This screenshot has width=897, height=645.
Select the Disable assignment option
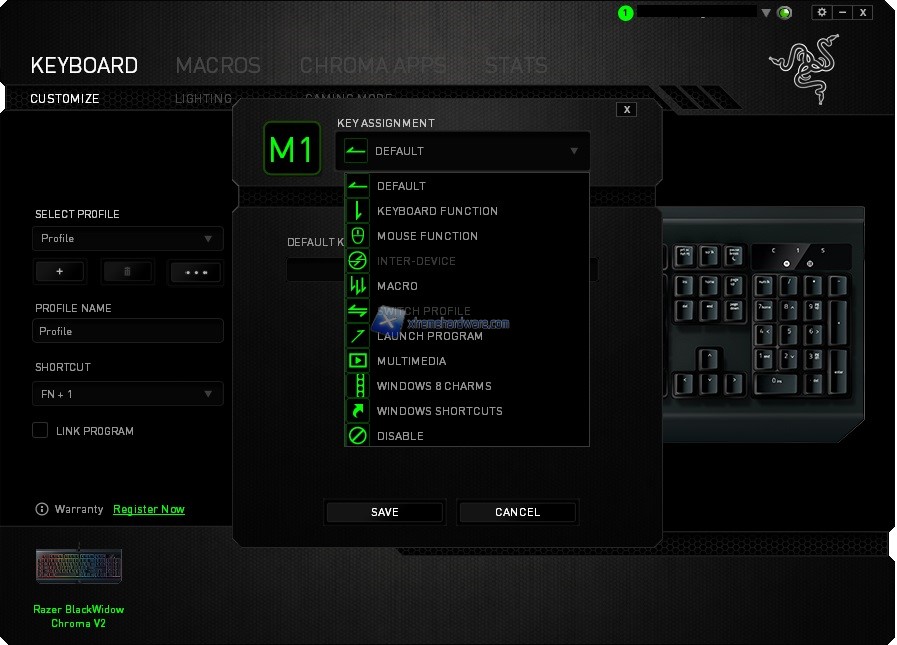tap(400, 436)
